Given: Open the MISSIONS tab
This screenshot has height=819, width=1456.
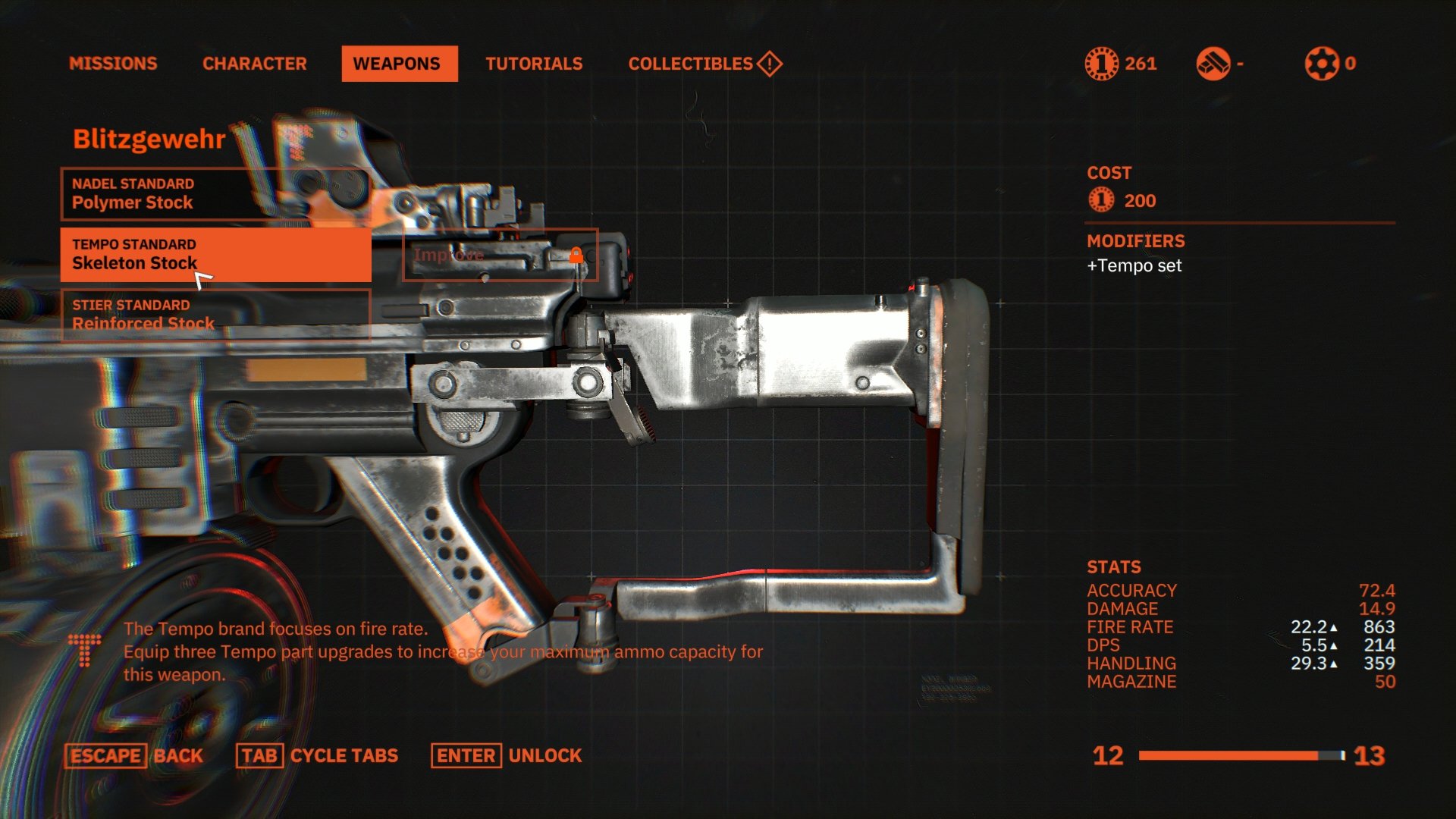Looking at the screenshot, I should tap(112, 64).
